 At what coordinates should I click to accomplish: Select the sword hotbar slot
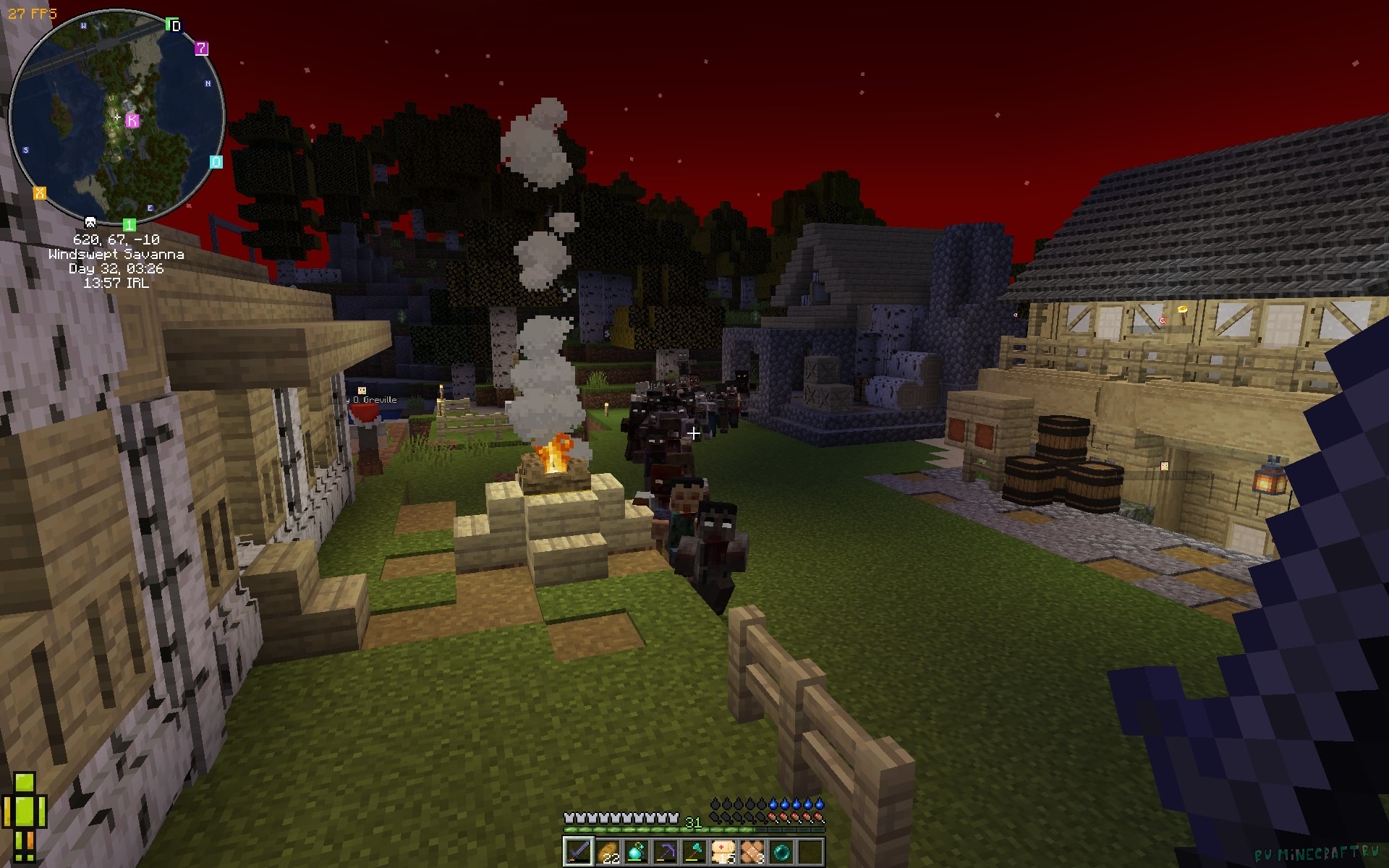pos(578,851)
